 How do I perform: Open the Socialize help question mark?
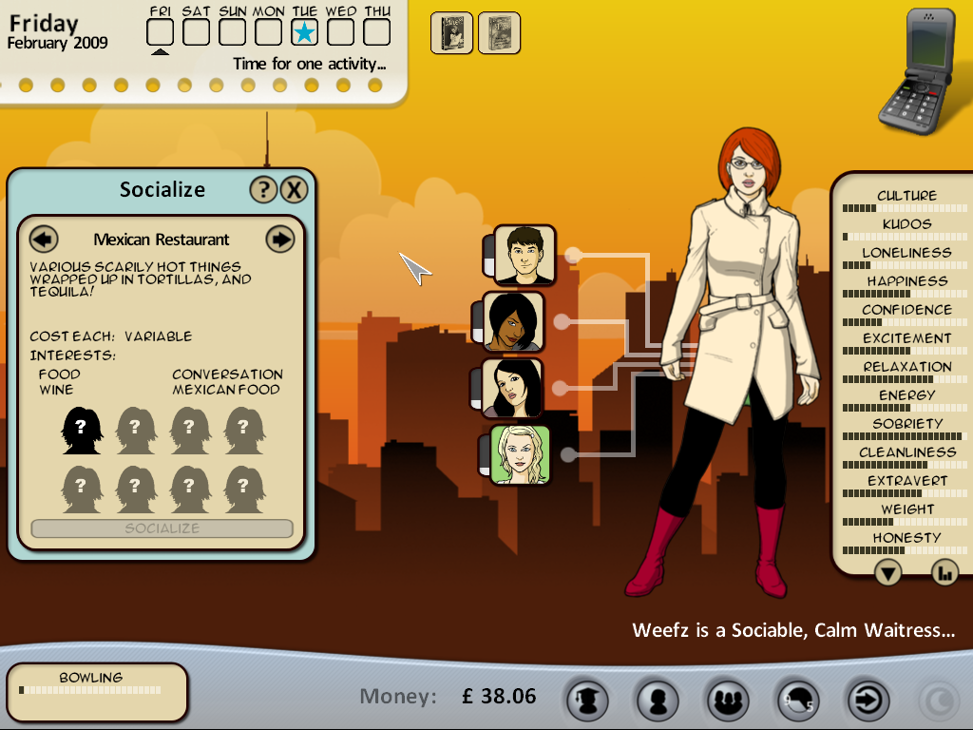pyautogui.click(x=263, y=190)
